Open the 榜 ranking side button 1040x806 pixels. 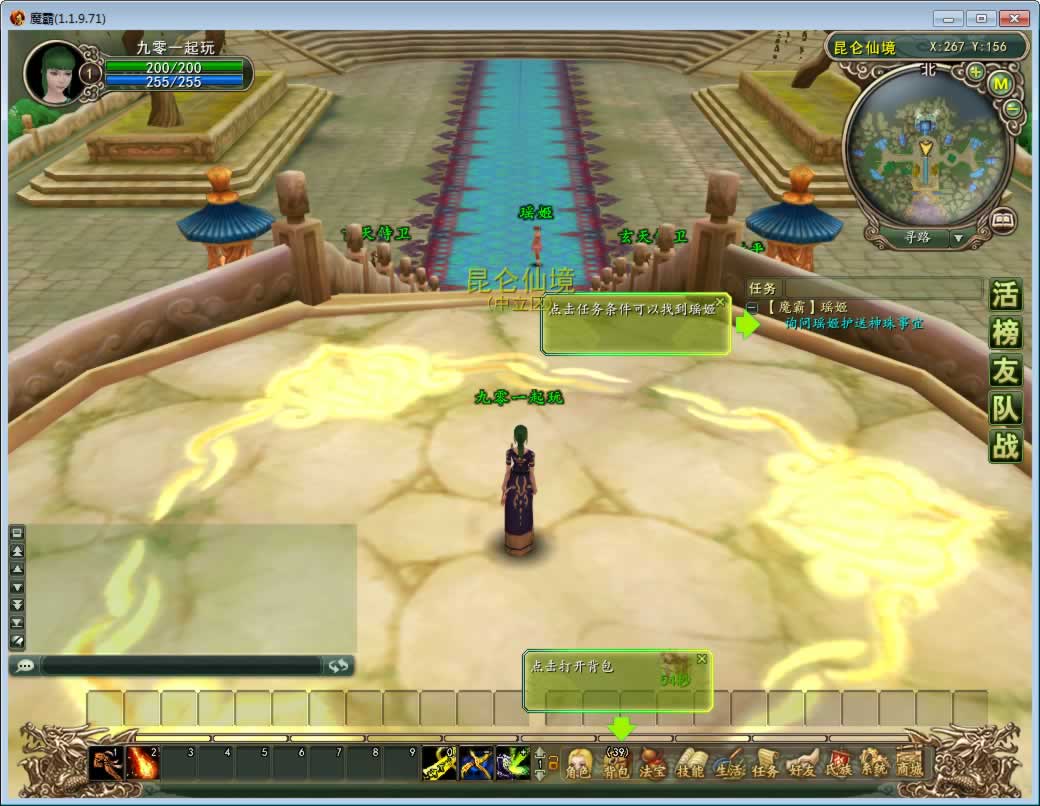pos(1005,333)
